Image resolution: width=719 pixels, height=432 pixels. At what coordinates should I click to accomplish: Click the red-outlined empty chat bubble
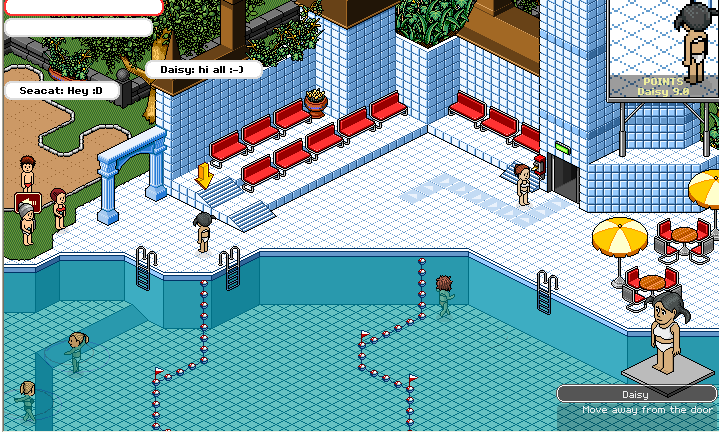coord(82,6)
